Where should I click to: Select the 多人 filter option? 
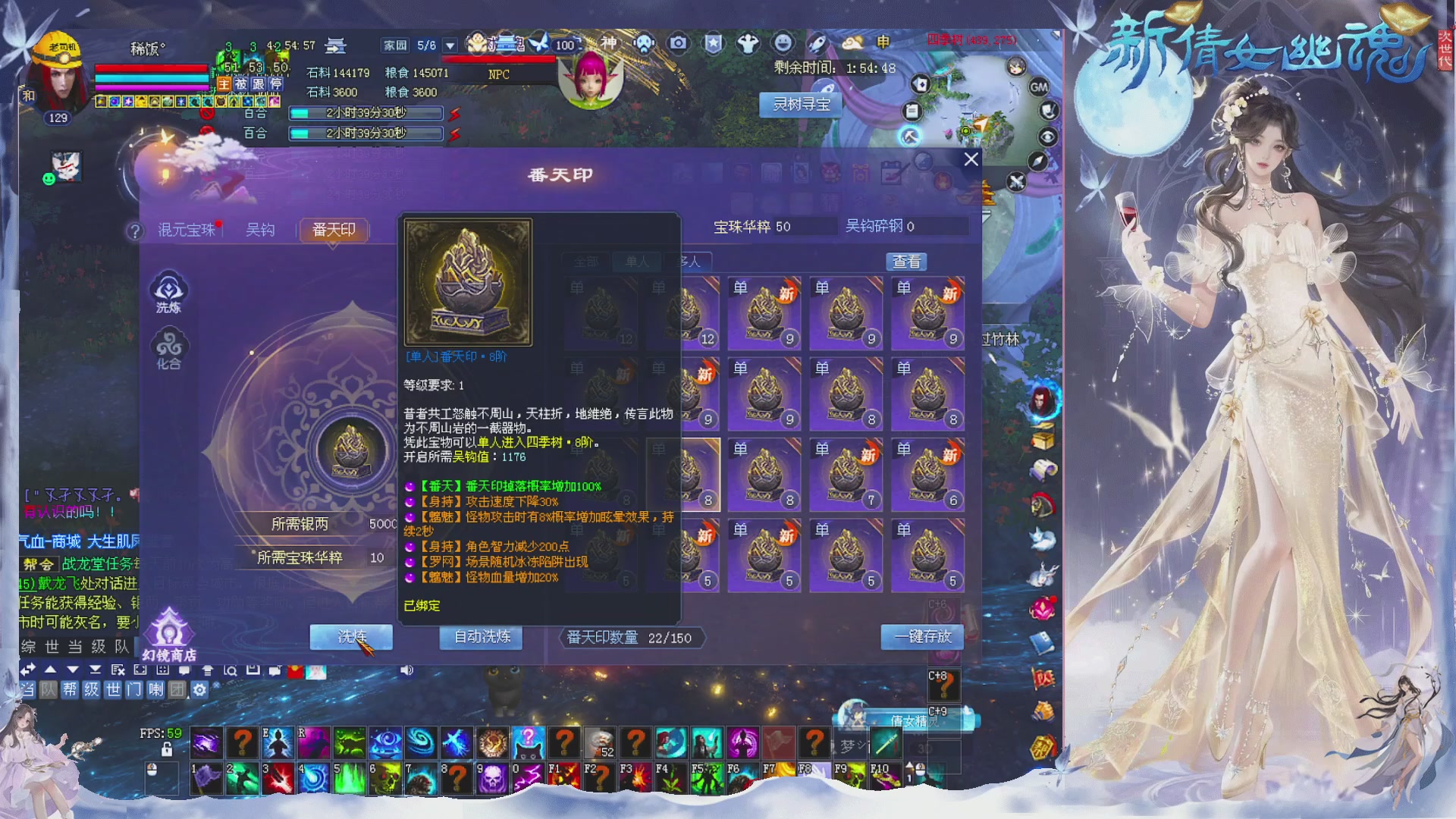[x=689, y=261]
